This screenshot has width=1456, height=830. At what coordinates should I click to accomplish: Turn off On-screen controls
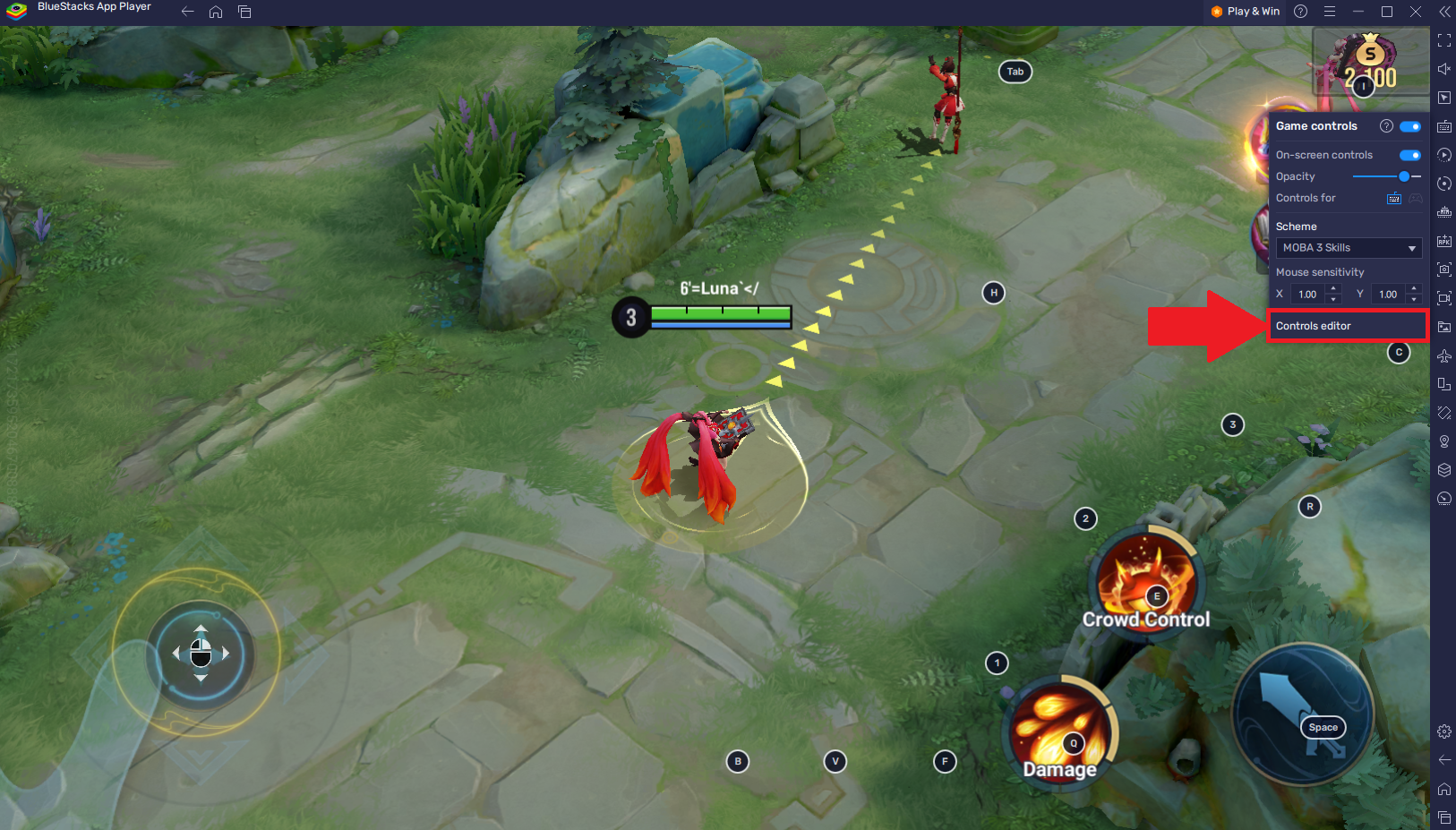pyautogui.click(x=1409, y=155)
